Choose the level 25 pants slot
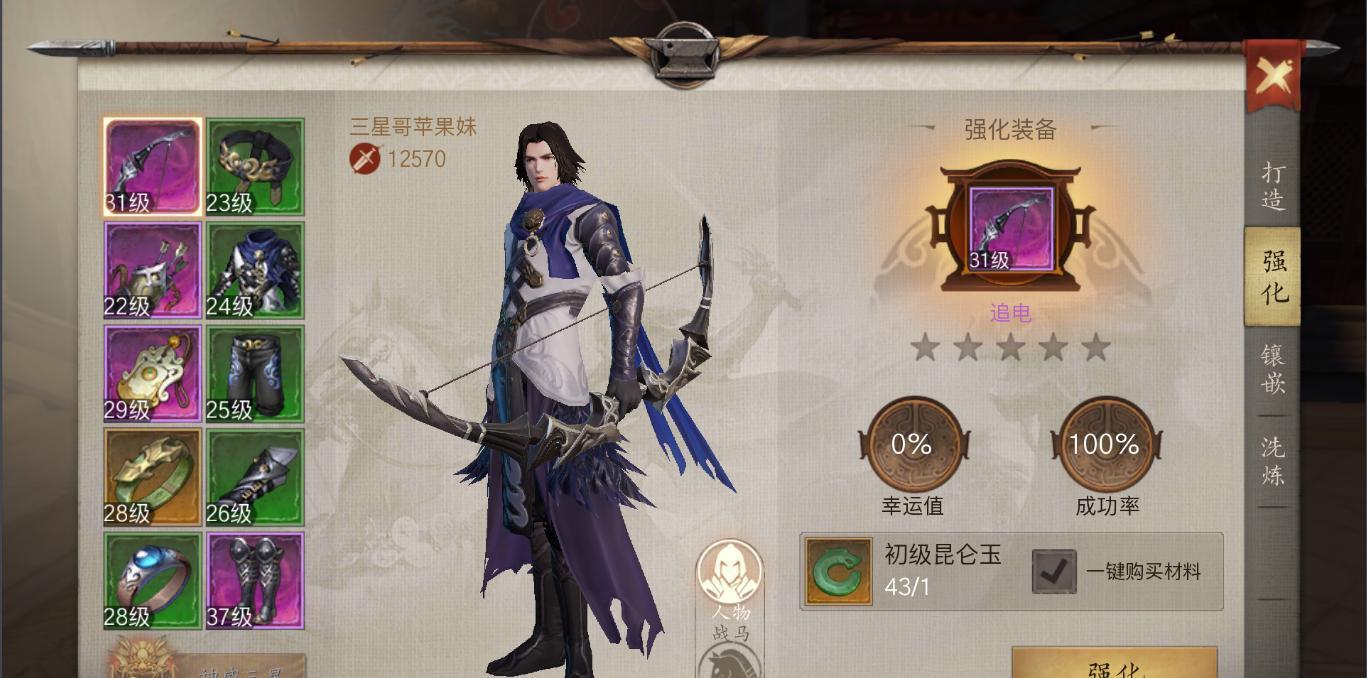Screen dimensions: 1367x678 tap(255, 374)
